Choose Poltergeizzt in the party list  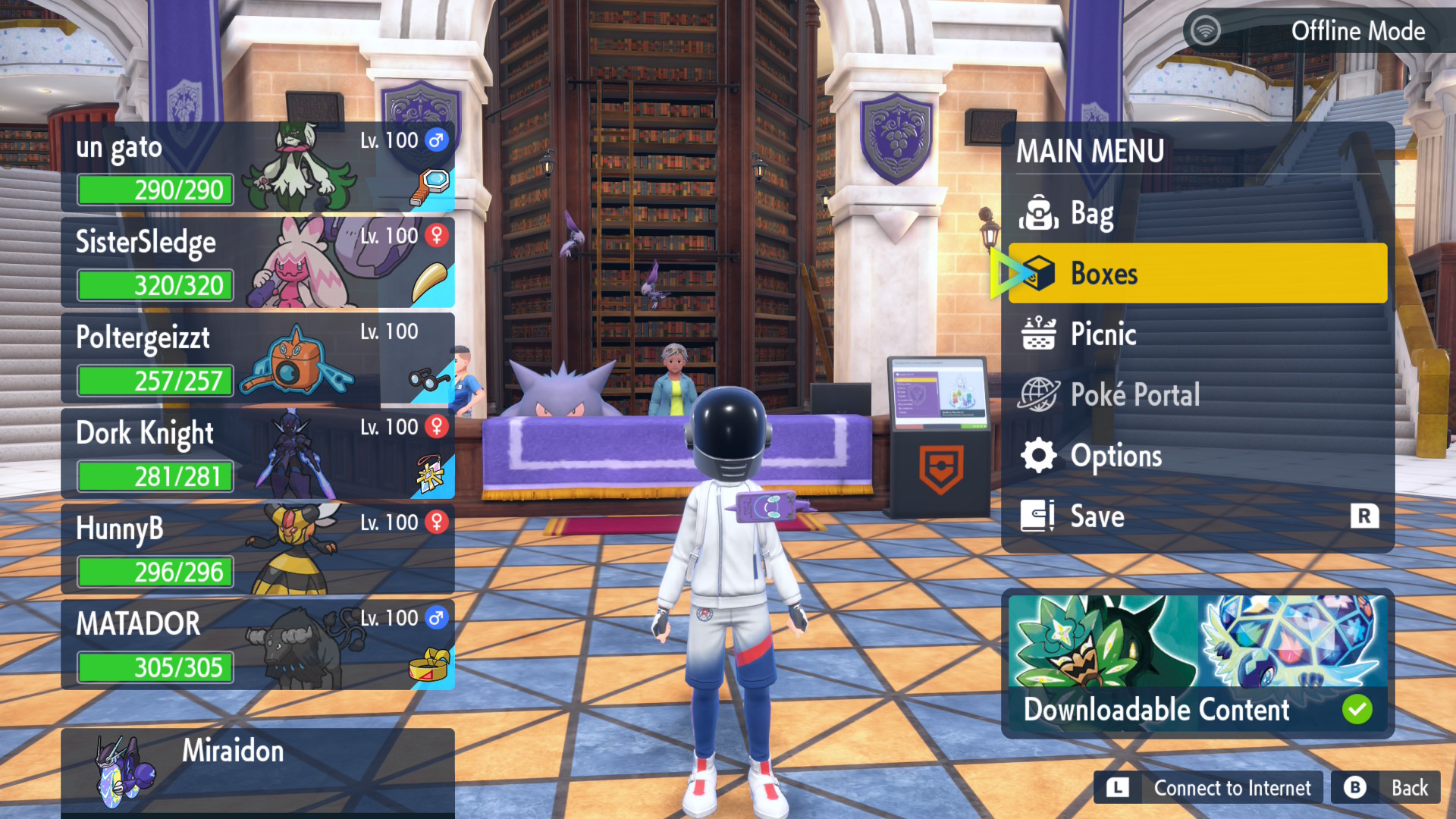pos(257,359)
